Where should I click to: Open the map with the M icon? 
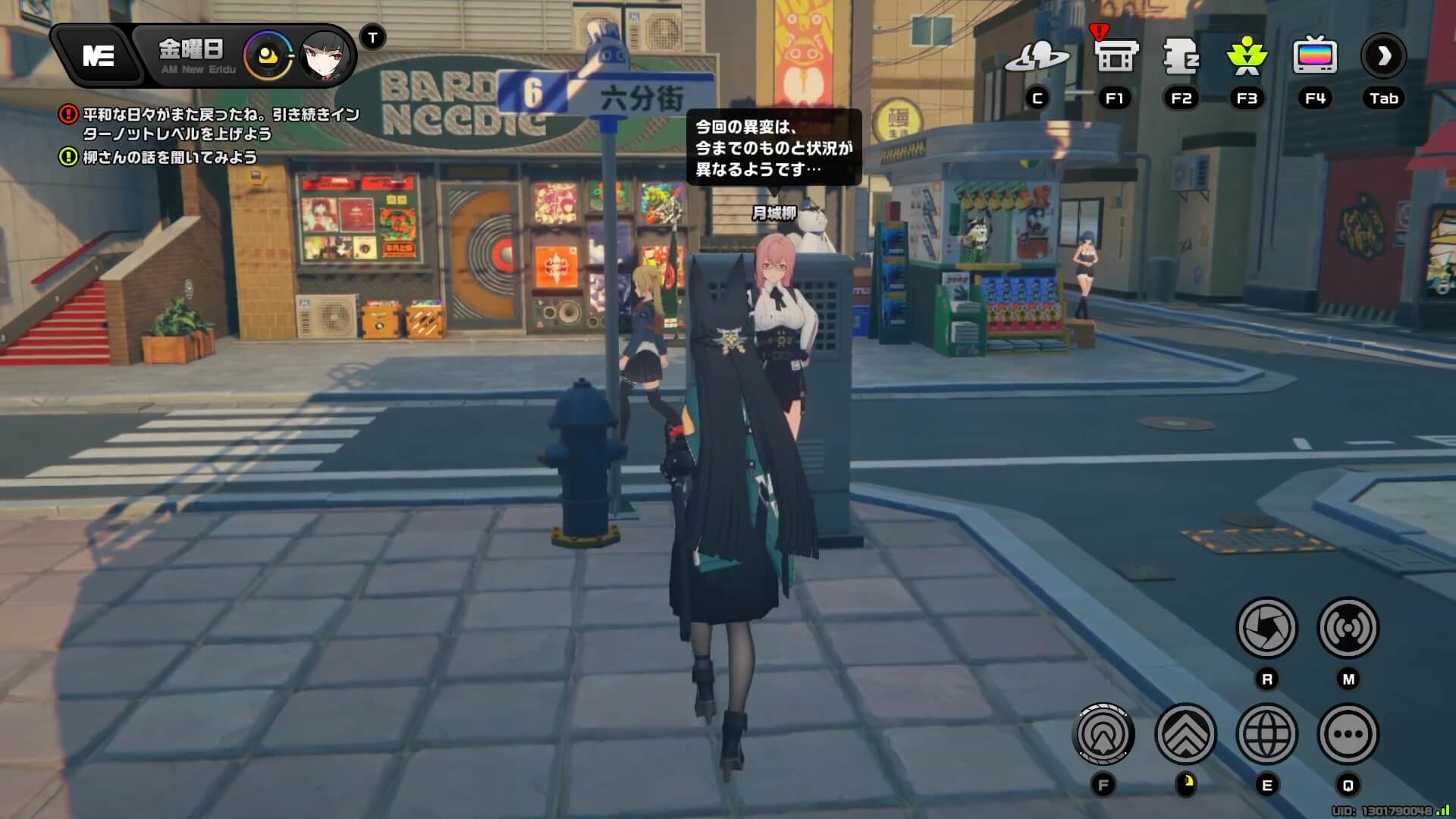click(x=1348, y=629)
